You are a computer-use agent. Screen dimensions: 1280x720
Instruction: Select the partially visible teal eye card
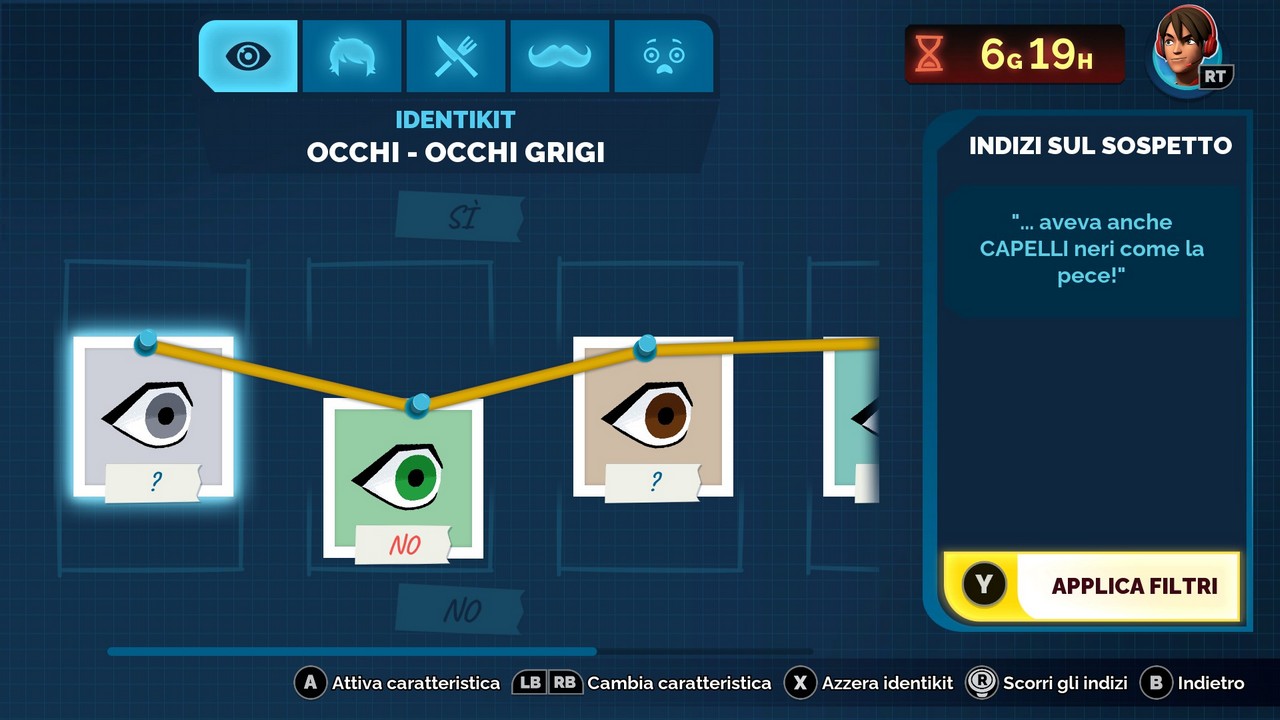852,416
